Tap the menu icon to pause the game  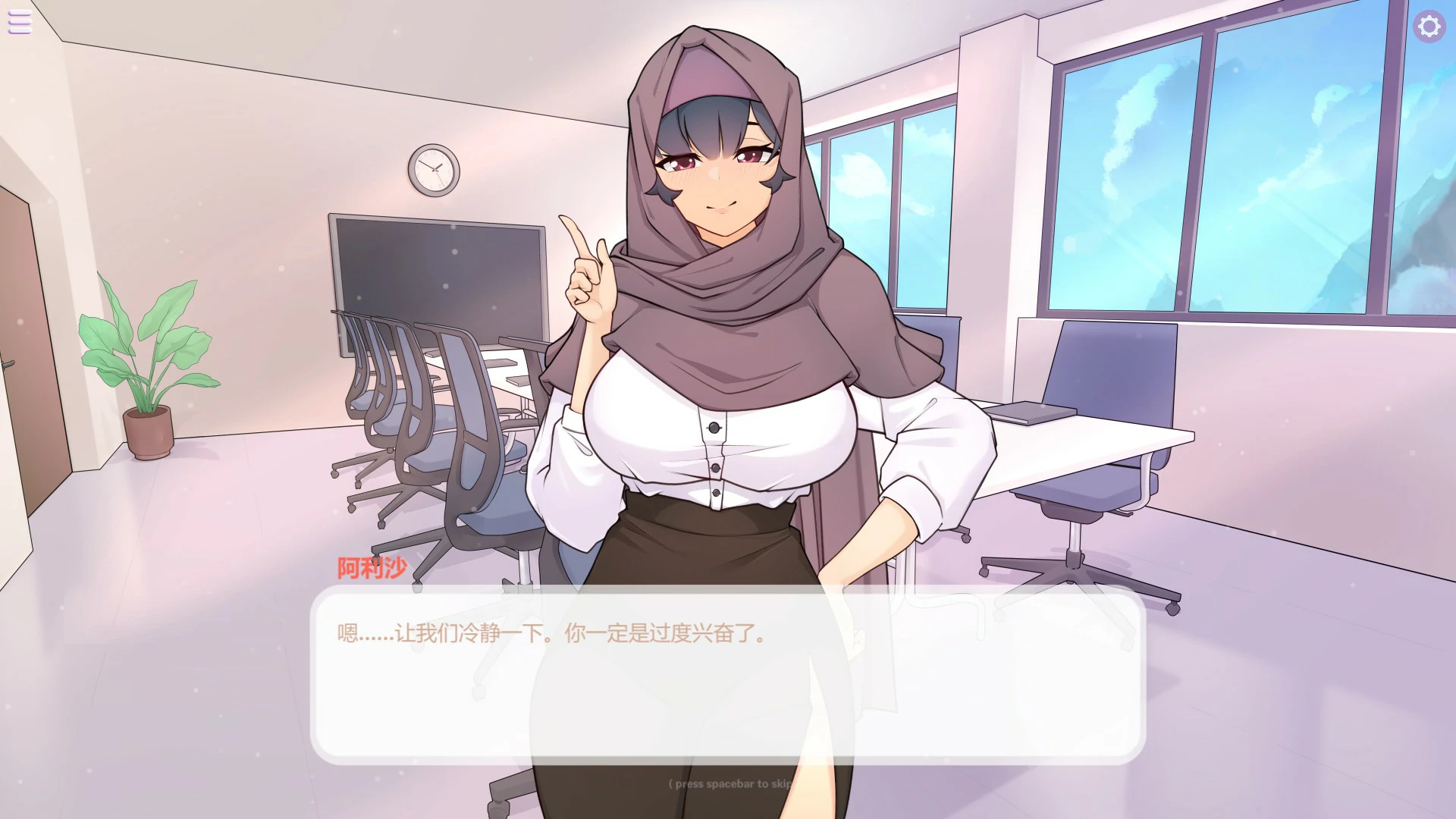19,22
